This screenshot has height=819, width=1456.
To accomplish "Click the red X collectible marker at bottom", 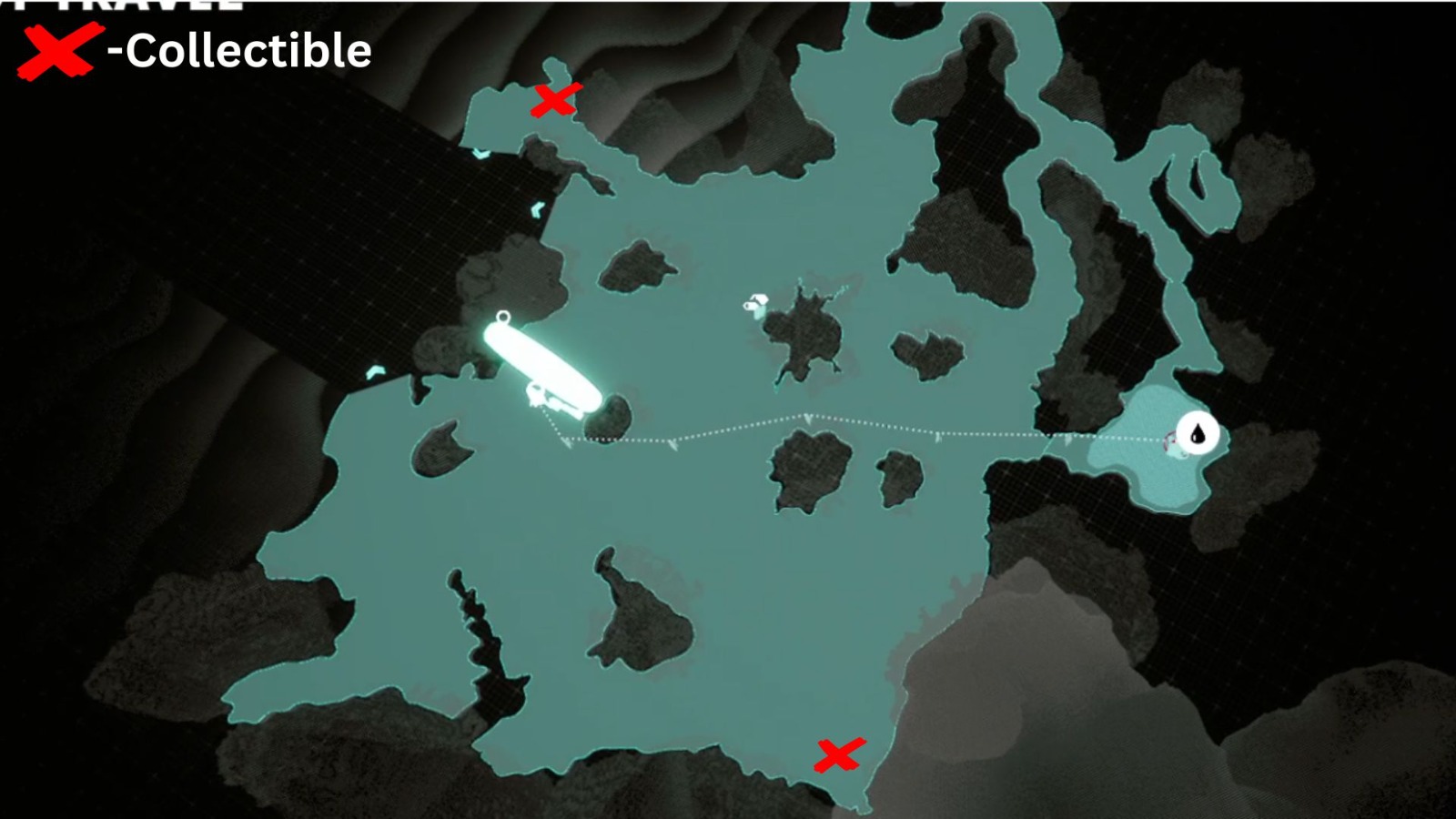I will click(x=838, y=754).
